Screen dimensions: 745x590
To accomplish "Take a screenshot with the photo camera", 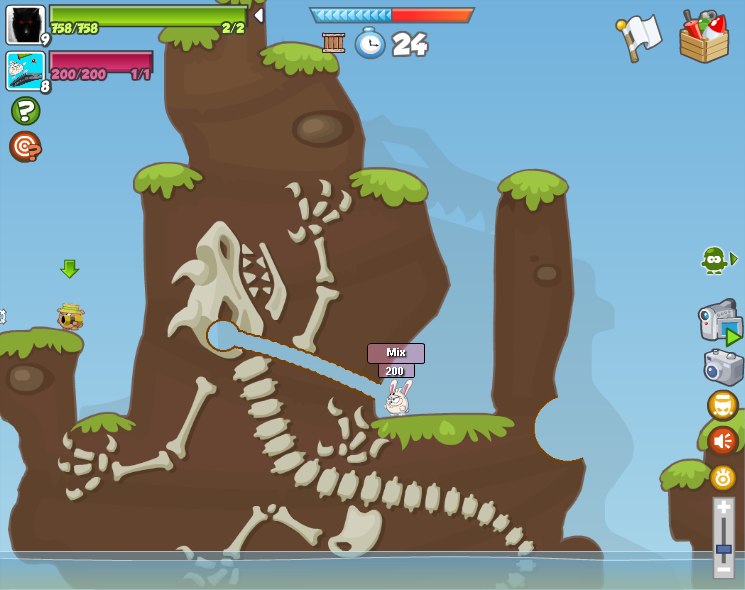I will pyautogui.click(x=723, y=367).
